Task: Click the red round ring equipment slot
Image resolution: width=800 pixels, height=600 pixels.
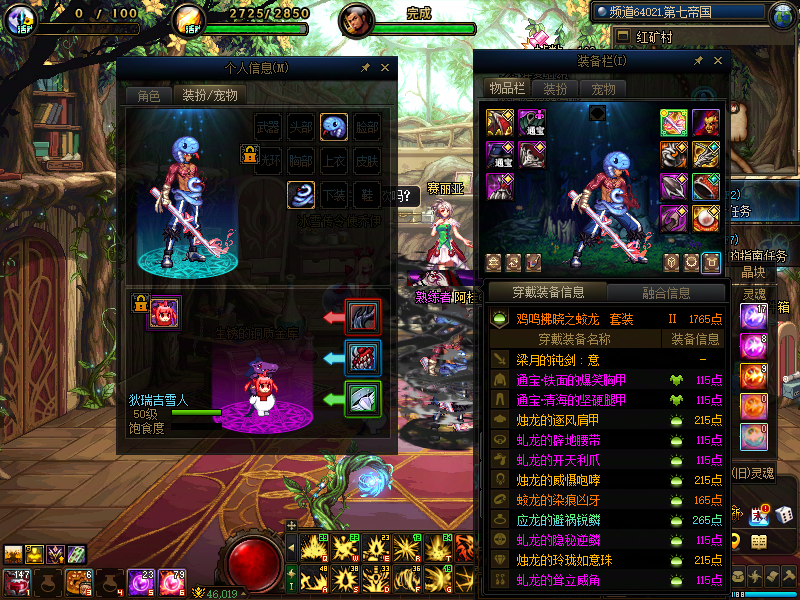Action: pos(706,186)
